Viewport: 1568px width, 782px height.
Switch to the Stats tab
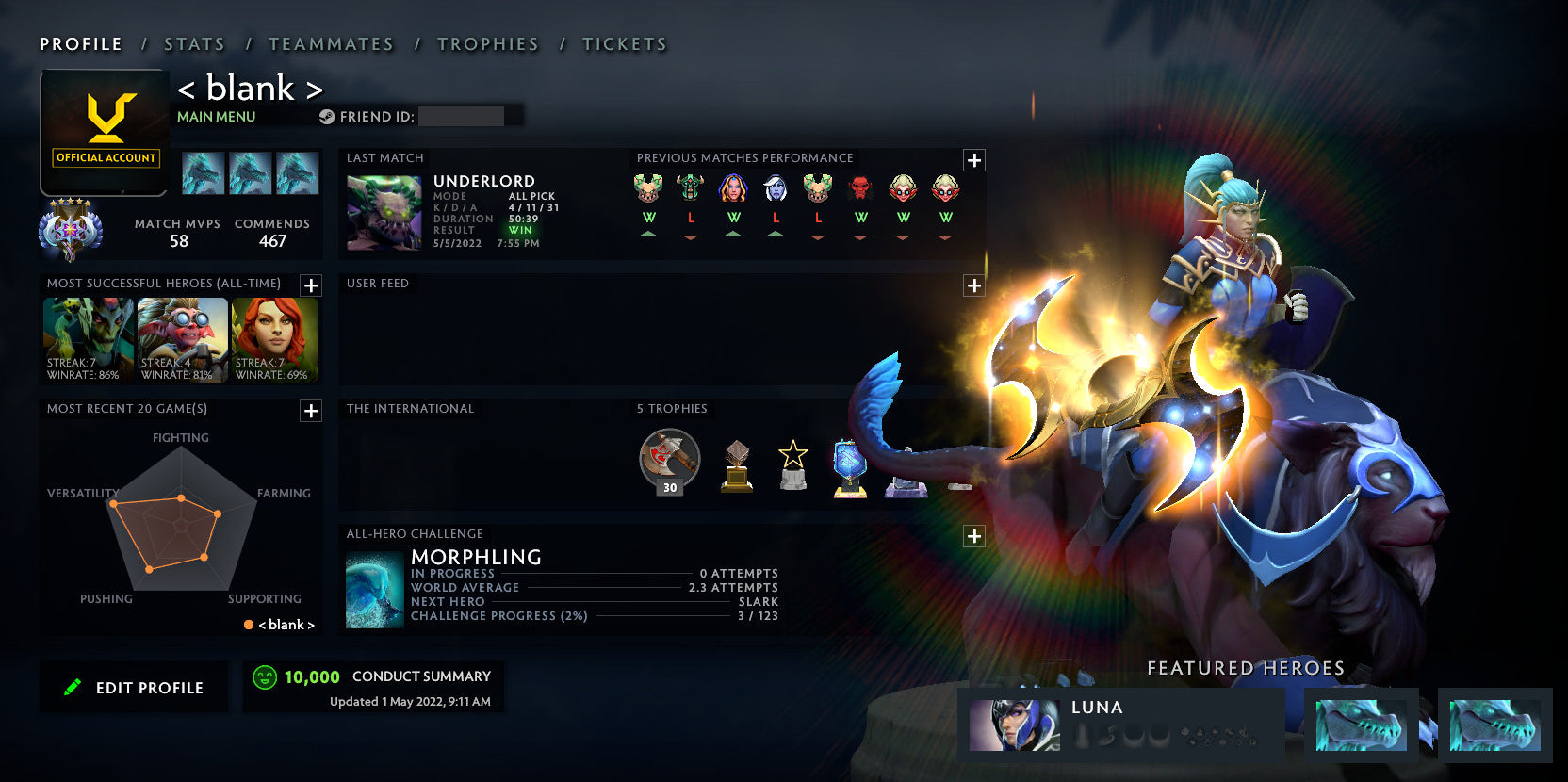click(193, 43)
